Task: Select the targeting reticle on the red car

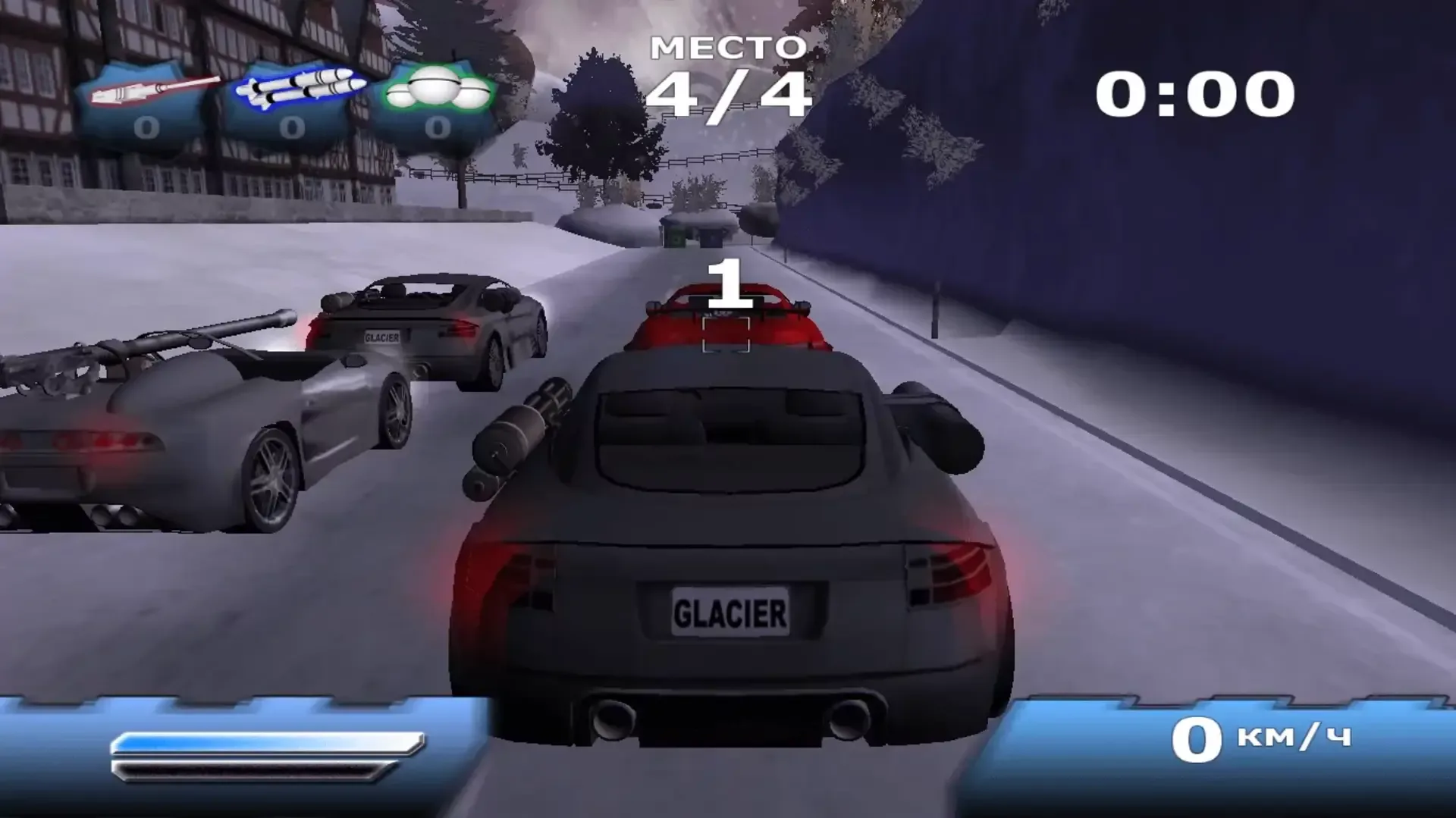Action: [726, 334]
